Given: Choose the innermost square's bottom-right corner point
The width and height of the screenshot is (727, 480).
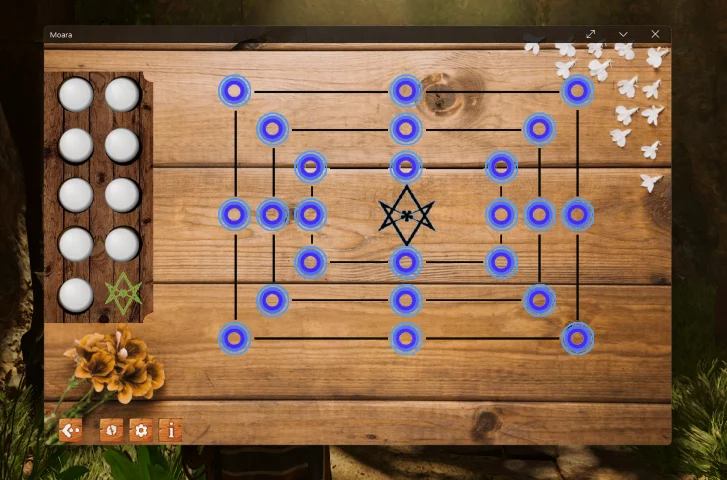Looking at the screenshot, I should coord(501,262).
